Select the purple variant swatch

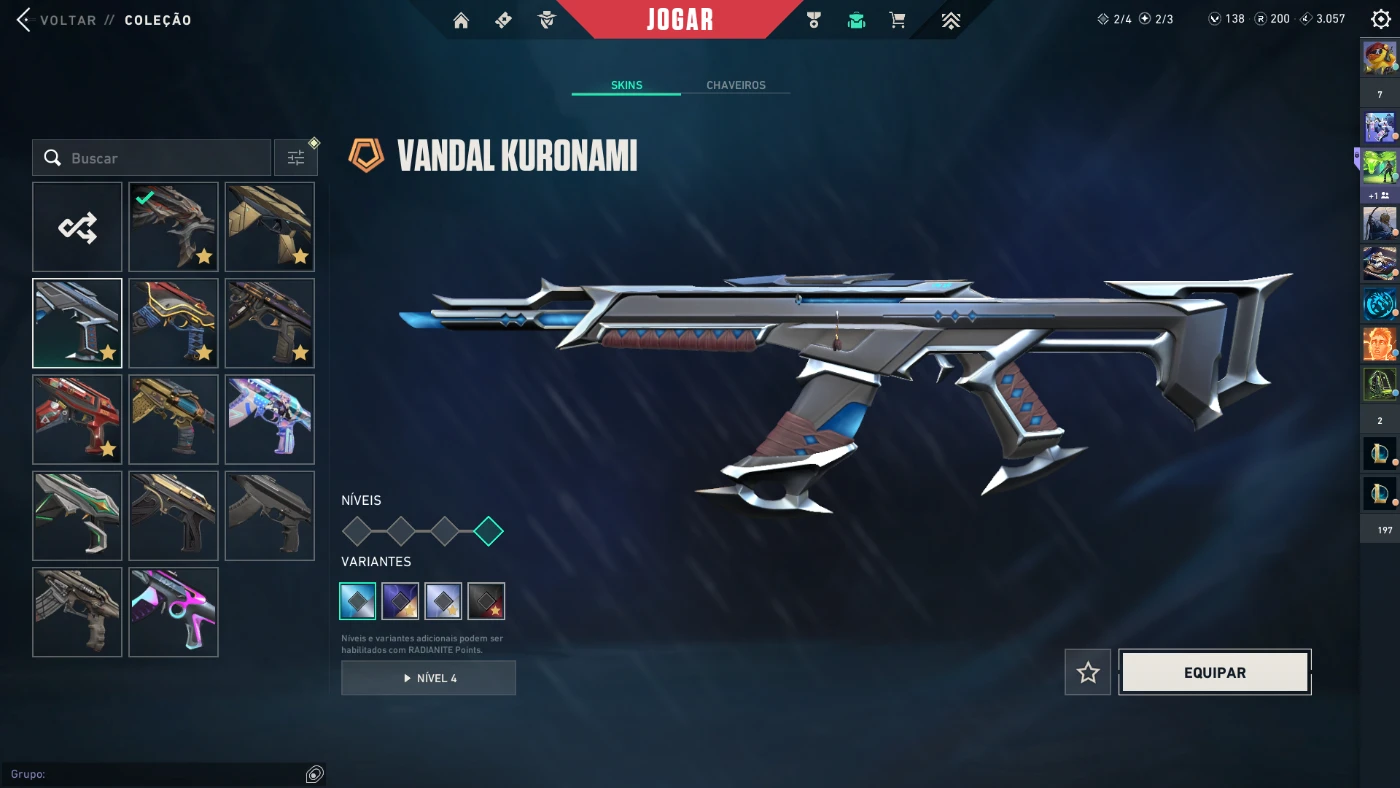coord(400,601)
